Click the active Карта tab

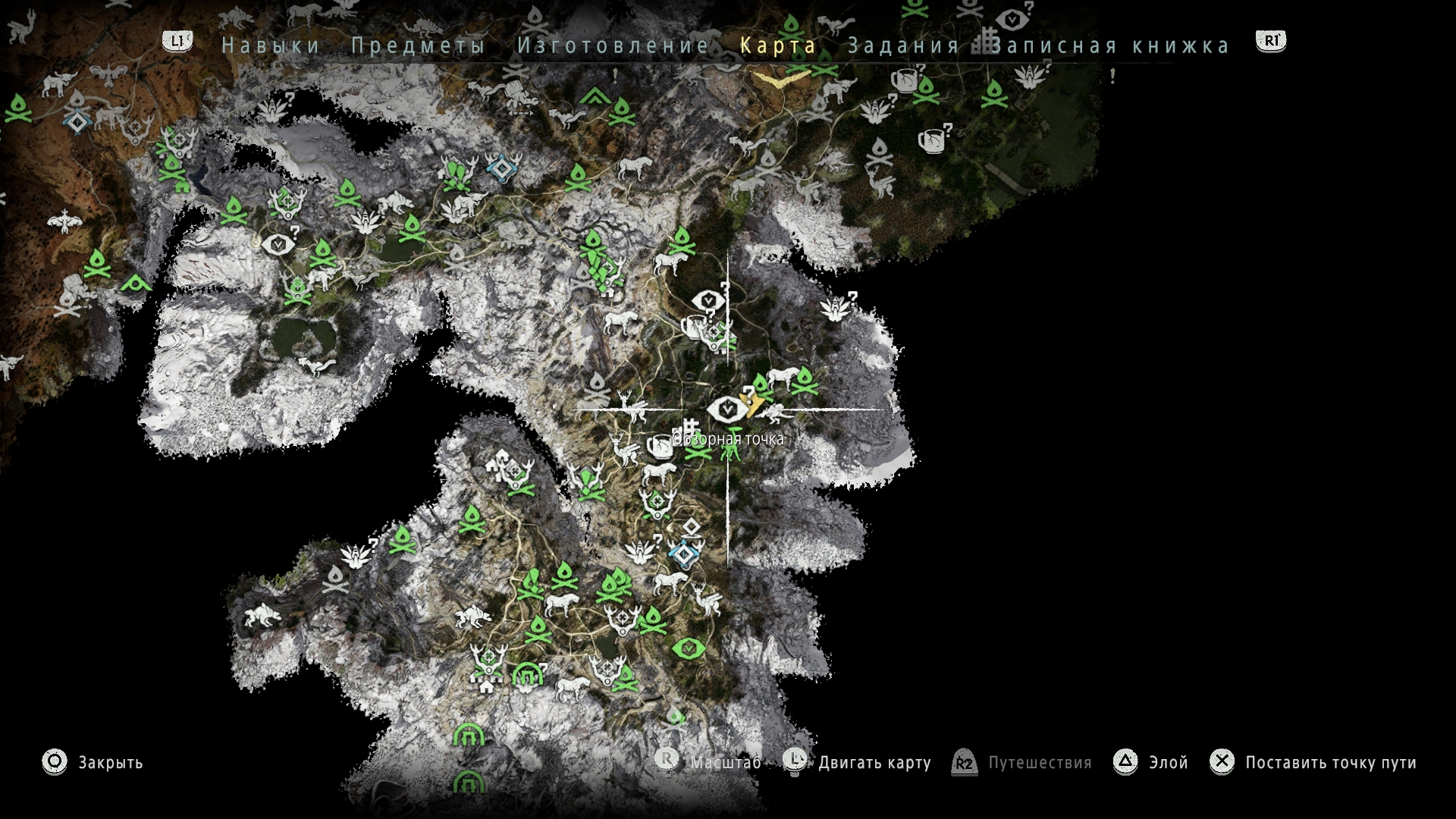(778, 45)
